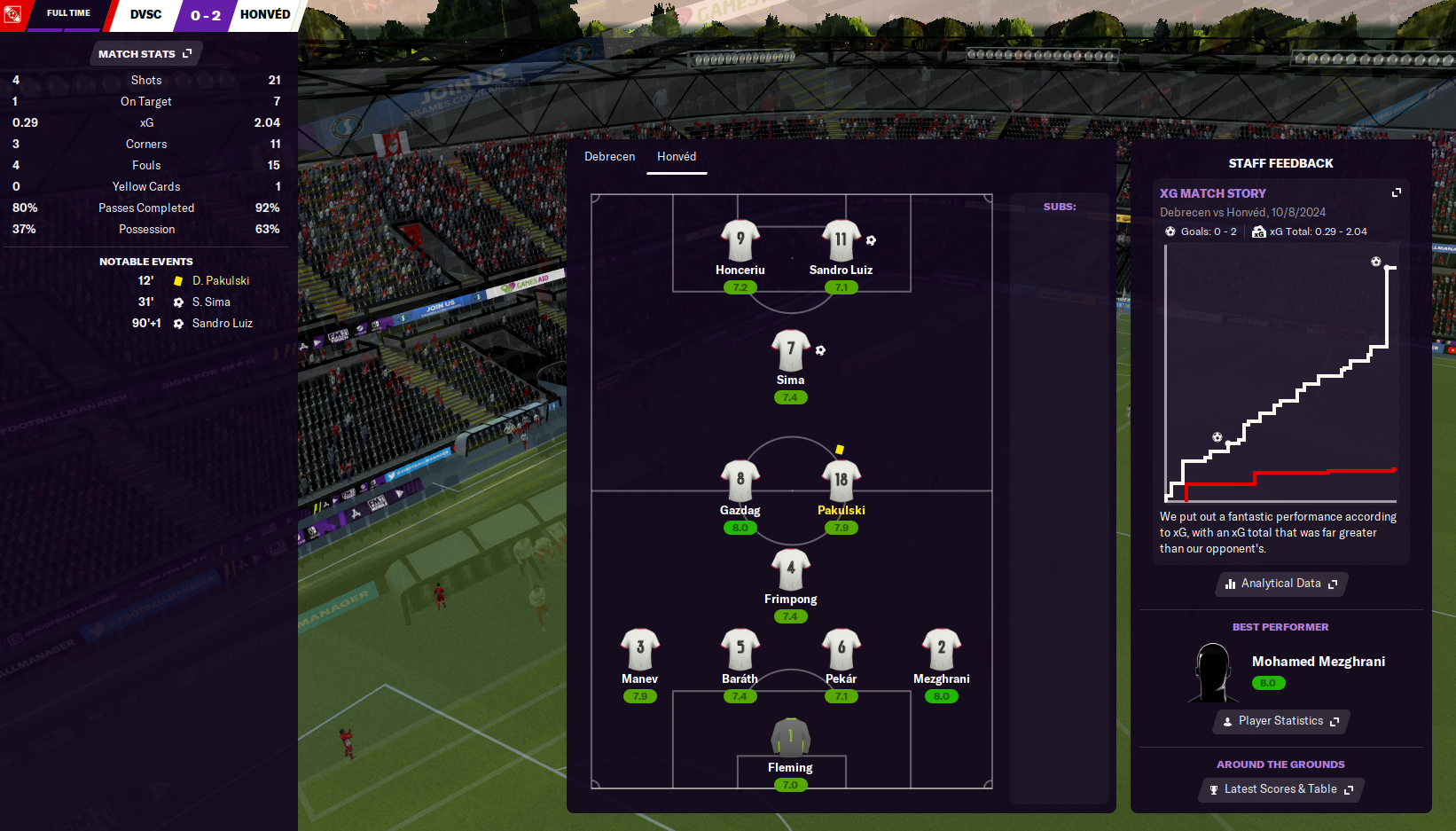1456x831 pixels.
Task: Show Latest Scores & Table
Action: point(1281,789)
